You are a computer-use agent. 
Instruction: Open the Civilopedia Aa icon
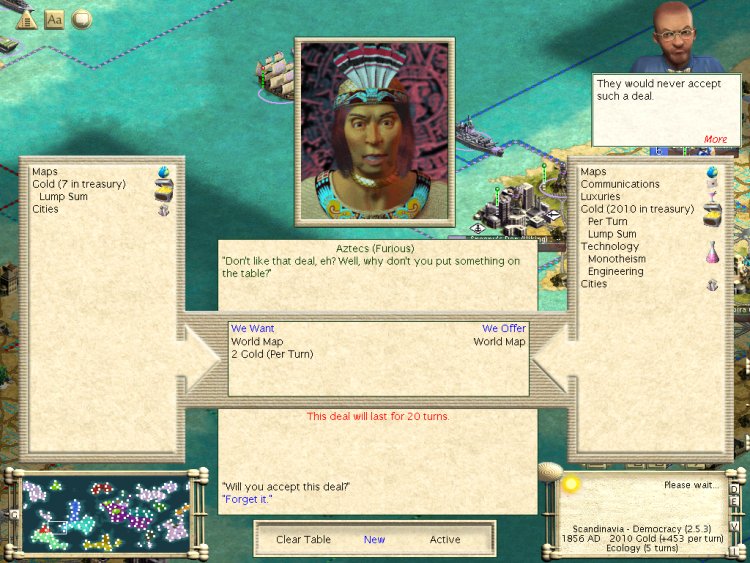tap(54, 19)
